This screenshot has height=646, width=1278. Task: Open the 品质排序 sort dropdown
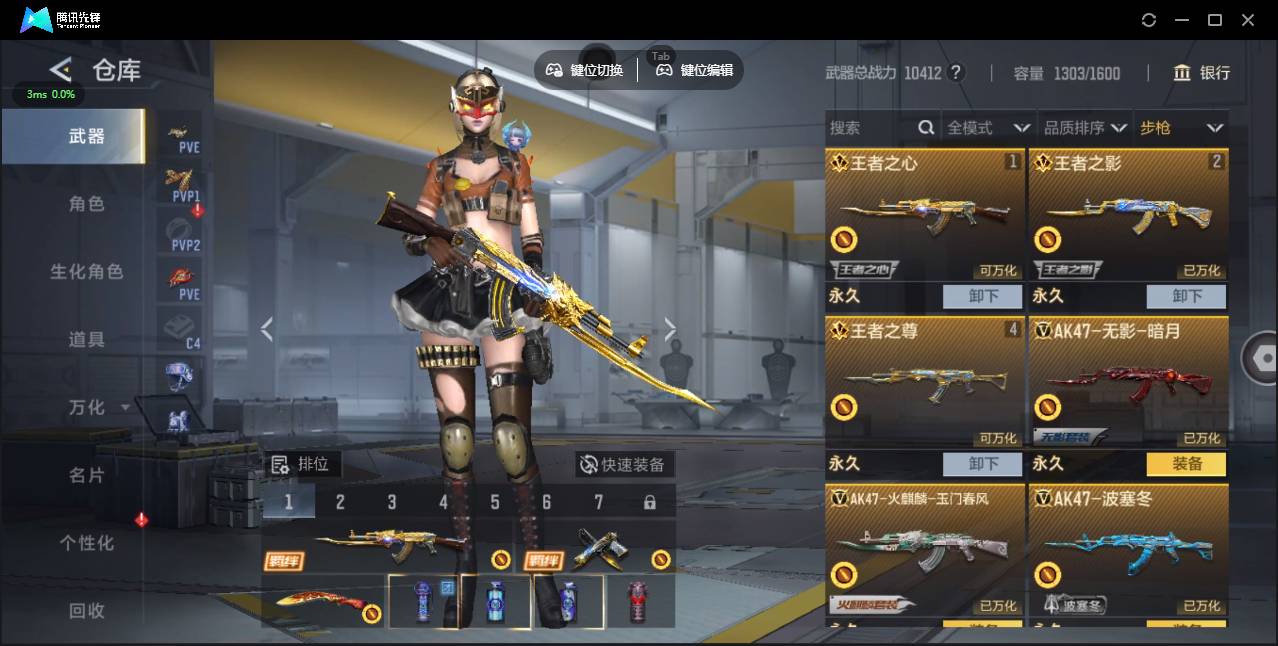[1085, 128]
